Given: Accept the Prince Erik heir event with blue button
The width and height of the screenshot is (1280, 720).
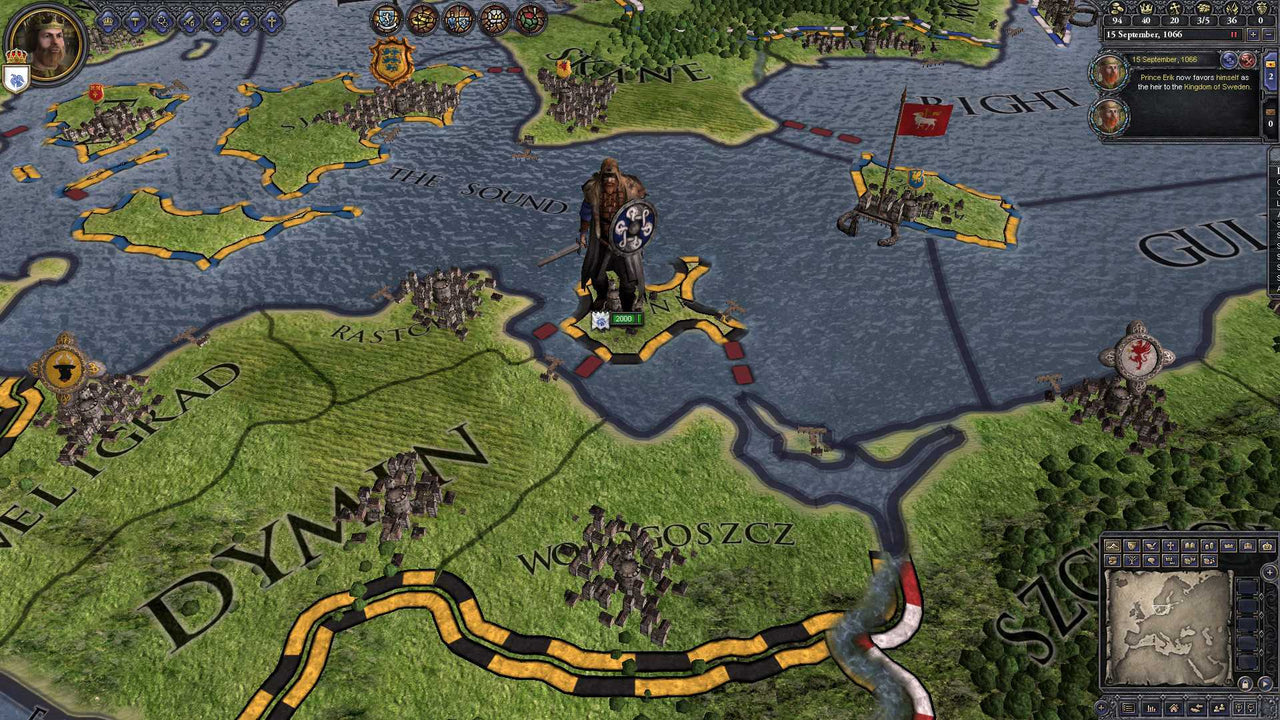Looking at the screenshot, I should click(1229, 60).
